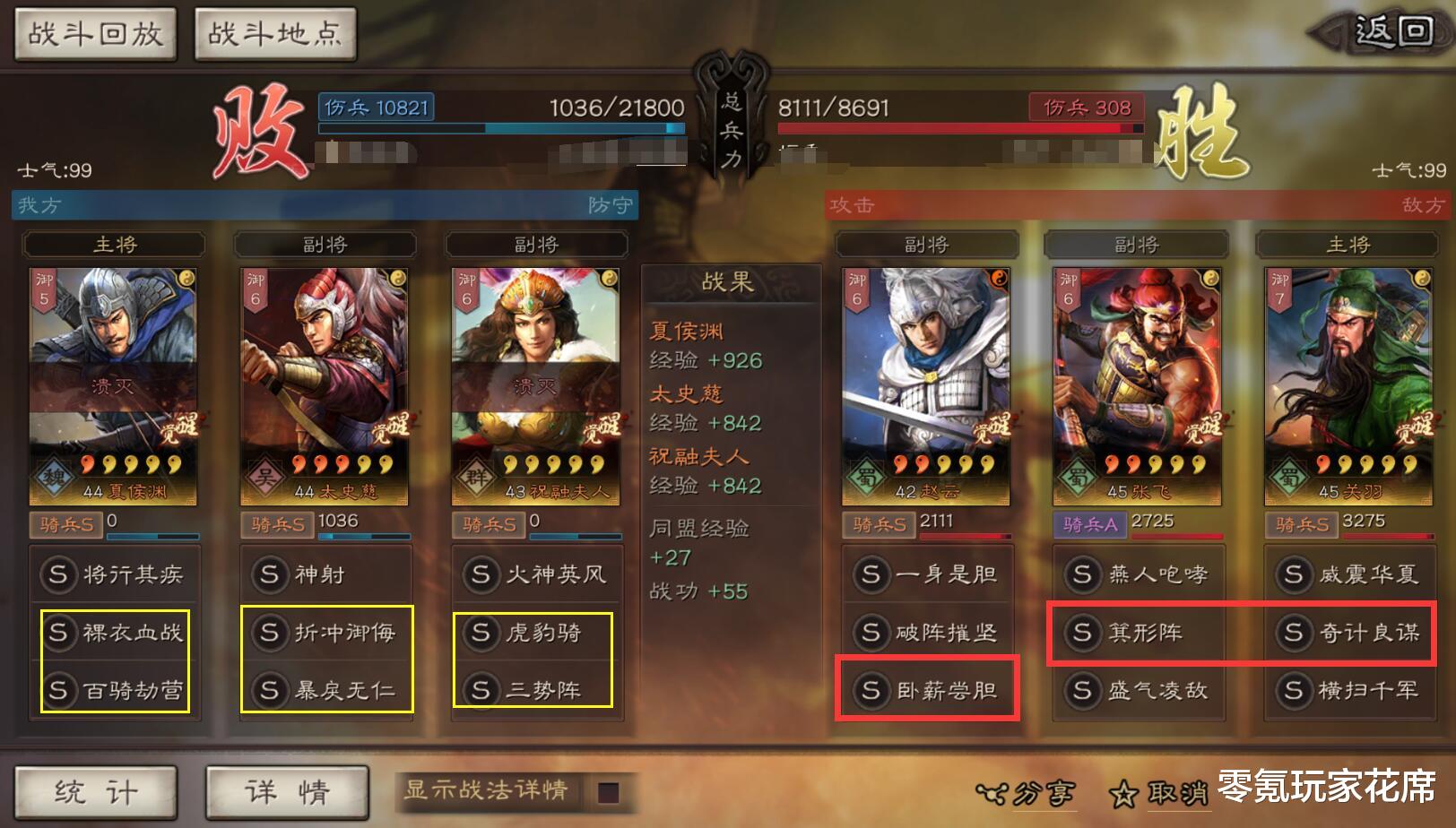1456x828 pixels.
Task: Select 太史慈's 神射 skill icon
Action: click(x=325, y=574)
